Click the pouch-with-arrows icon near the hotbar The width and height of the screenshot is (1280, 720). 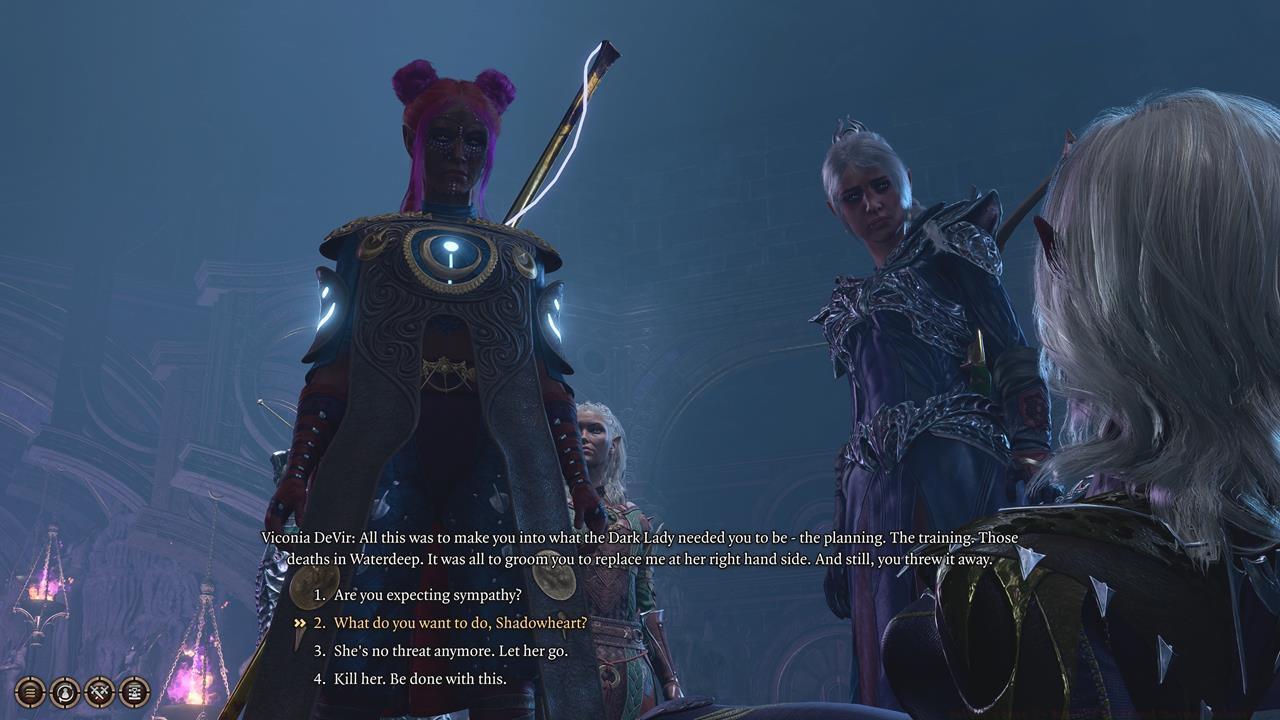(x=64, y=692)
